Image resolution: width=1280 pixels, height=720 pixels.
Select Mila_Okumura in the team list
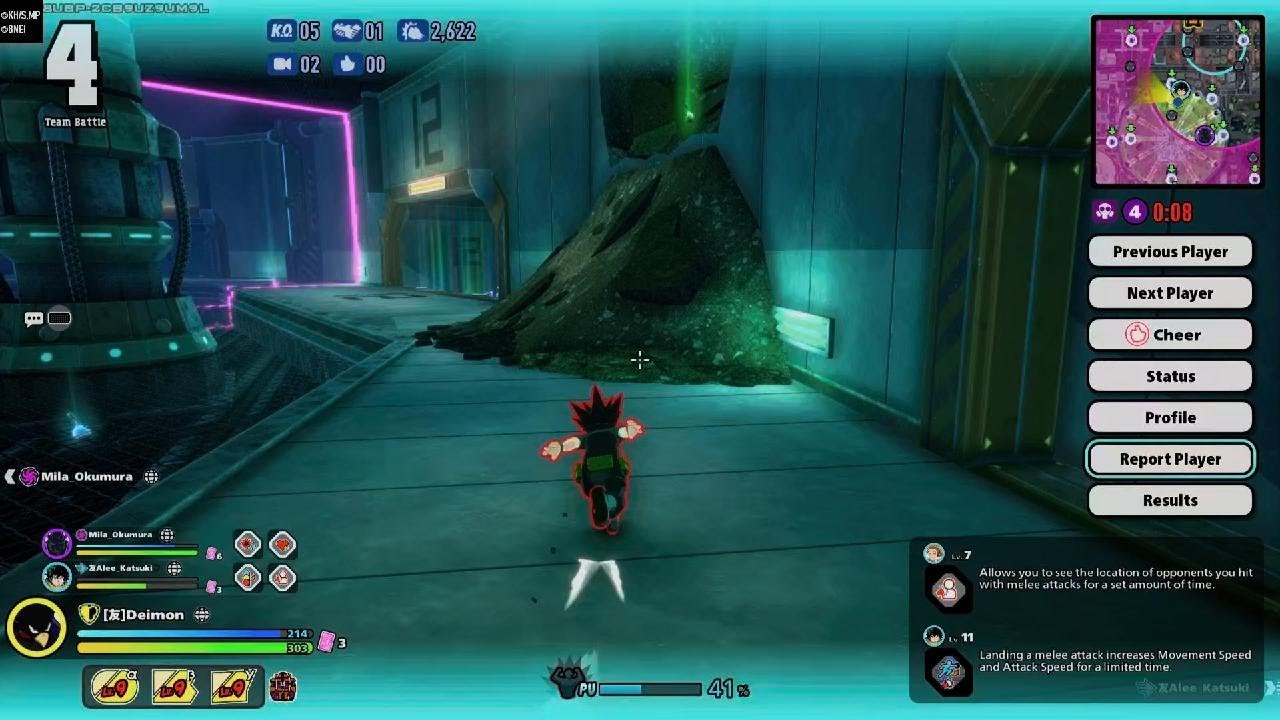click(120, 535)
